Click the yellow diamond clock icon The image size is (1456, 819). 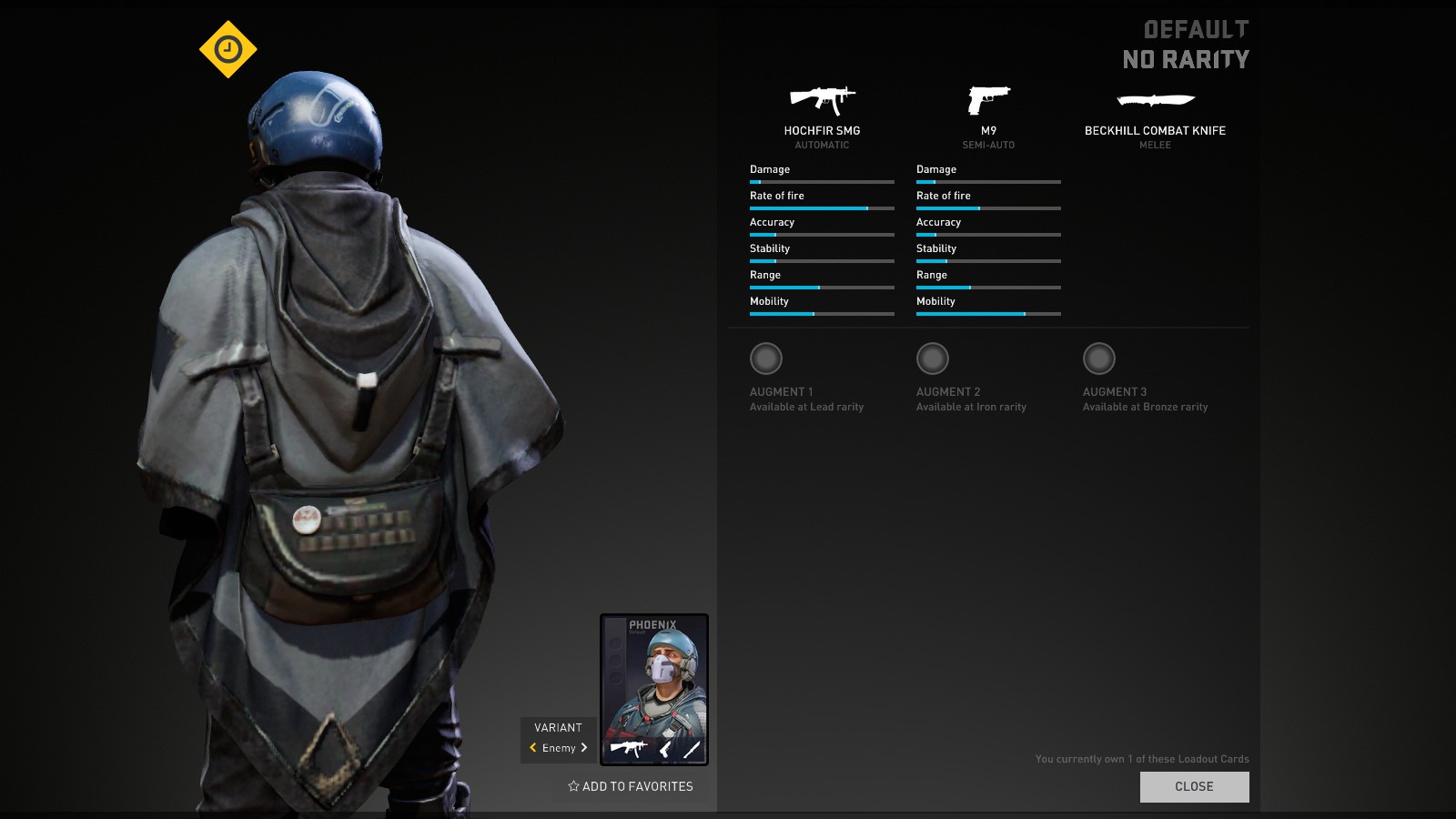tap(228, 49)
